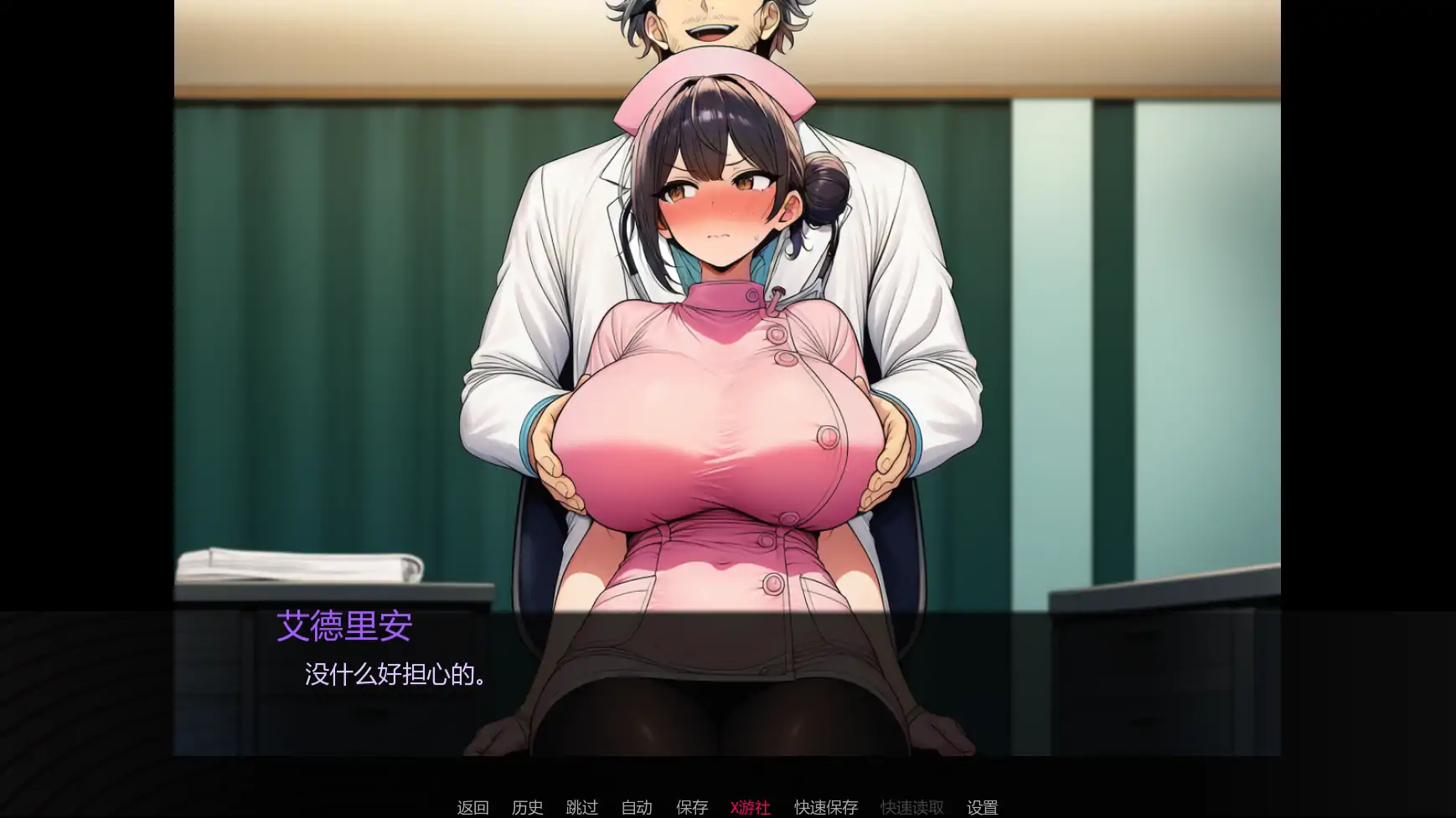Click the greyed-out 快速读取 quick load option
Image resolution: width=1456 pixels, height=818 pixels.
(911, 807)
